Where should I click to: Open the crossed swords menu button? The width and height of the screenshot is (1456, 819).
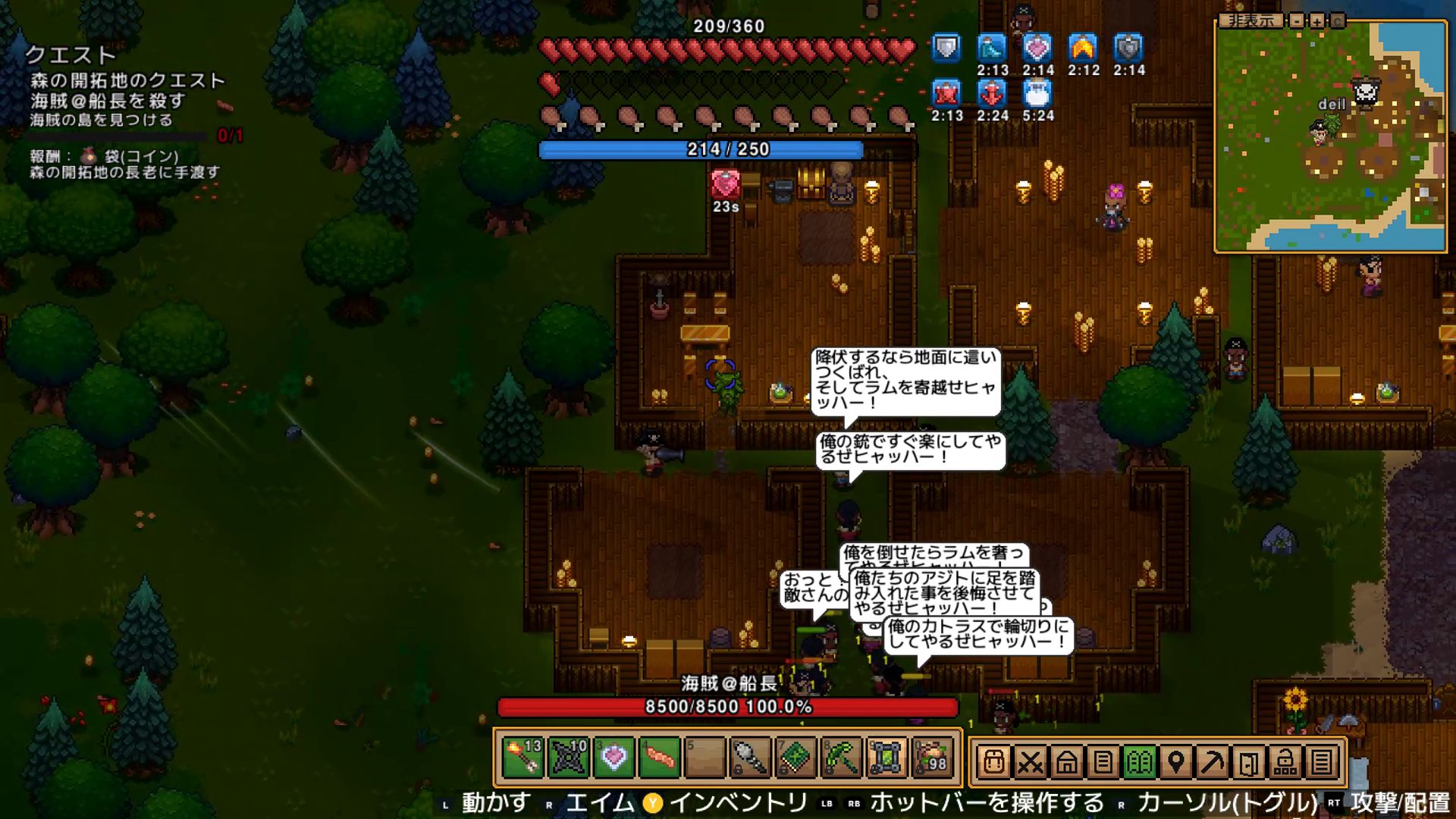1031,761
